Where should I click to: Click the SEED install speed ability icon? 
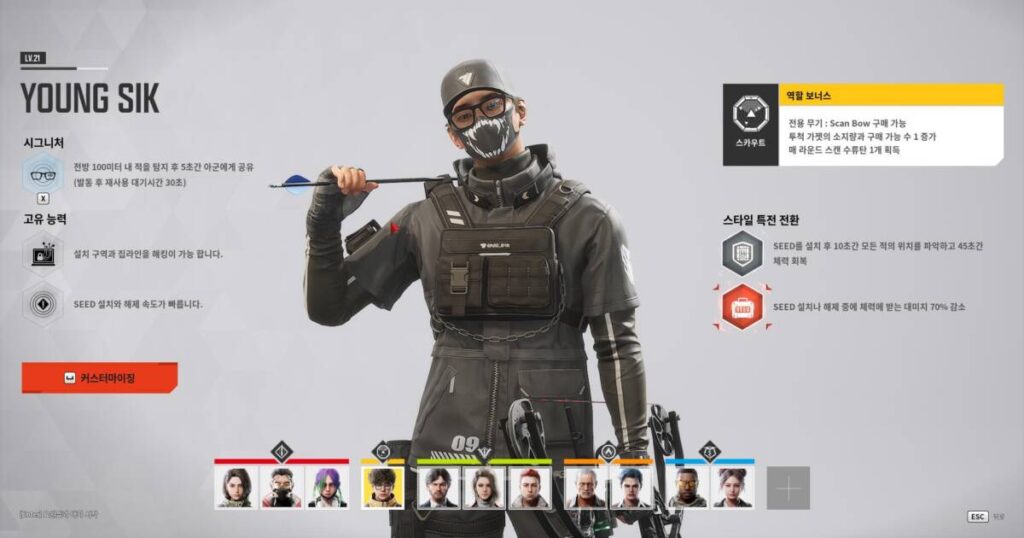point(43,303)
